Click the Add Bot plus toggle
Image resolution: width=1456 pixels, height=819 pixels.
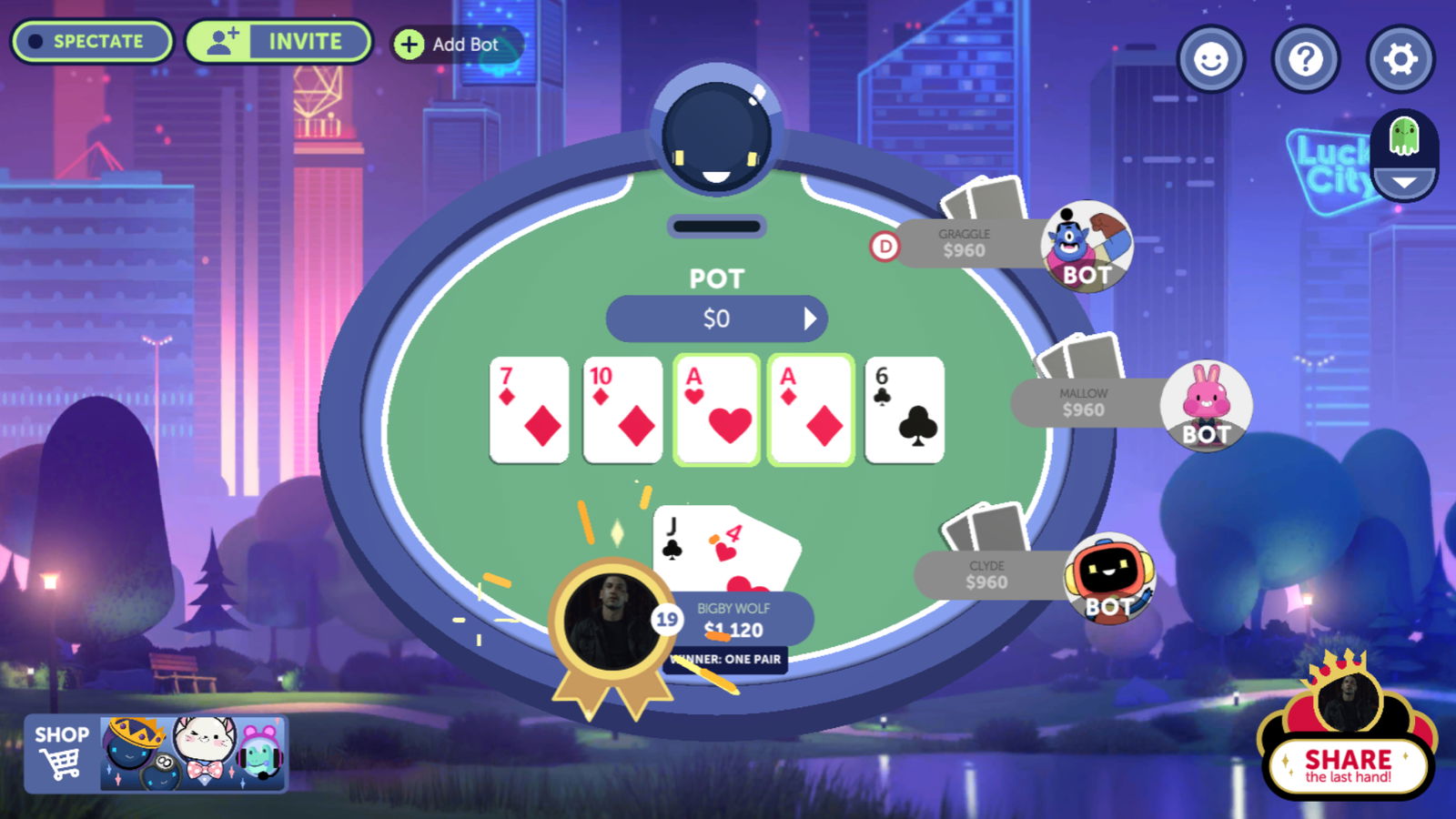[409, 43]
